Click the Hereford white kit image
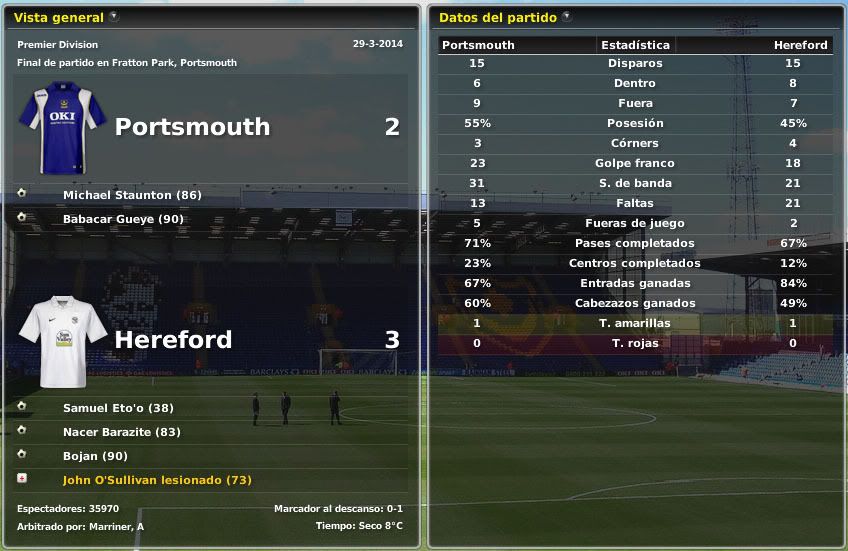This screenshot has width=848, height=551. click(x=62, y=341)
